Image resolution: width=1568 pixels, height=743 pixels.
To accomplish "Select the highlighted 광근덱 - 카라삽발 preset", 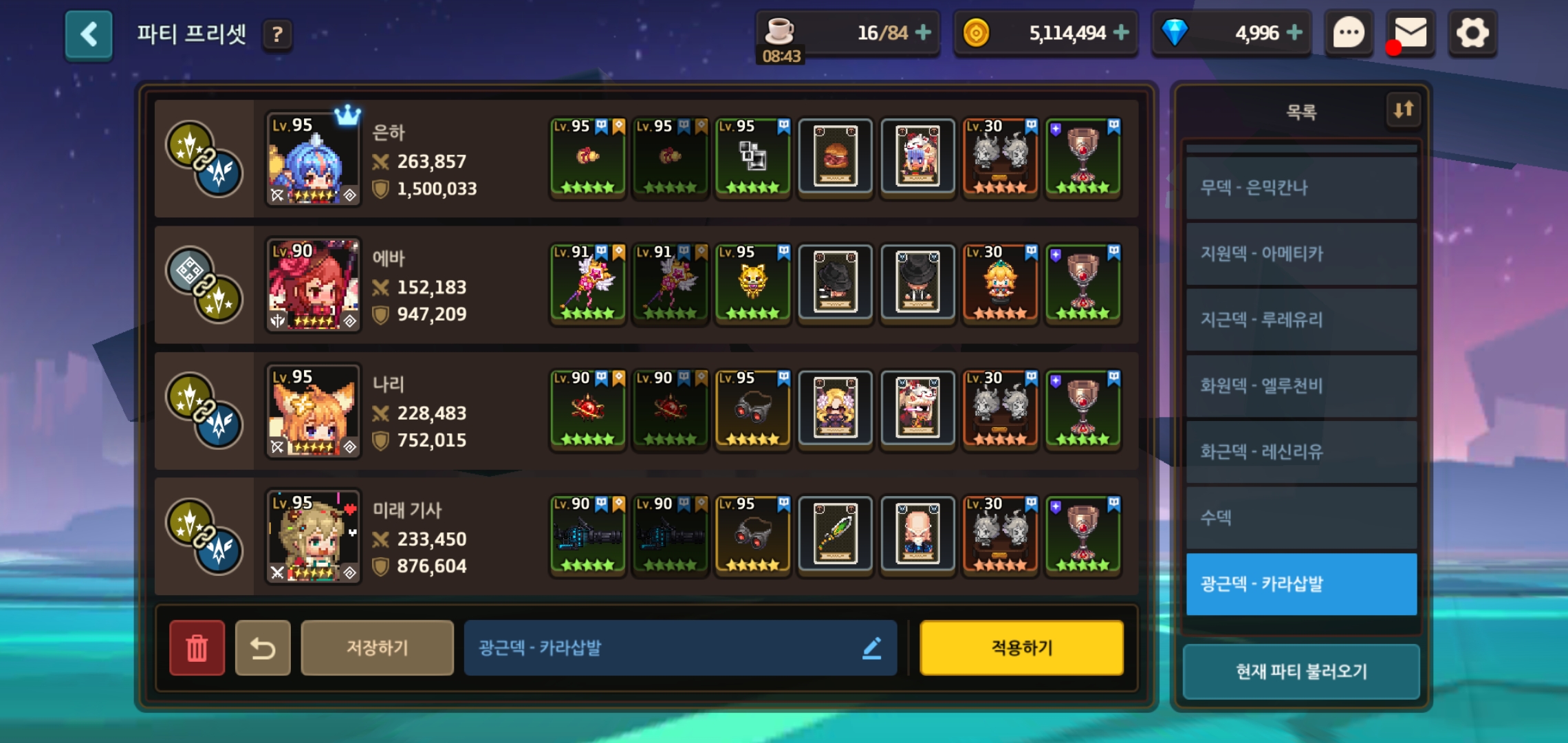I will click(x=1301, y=584).
